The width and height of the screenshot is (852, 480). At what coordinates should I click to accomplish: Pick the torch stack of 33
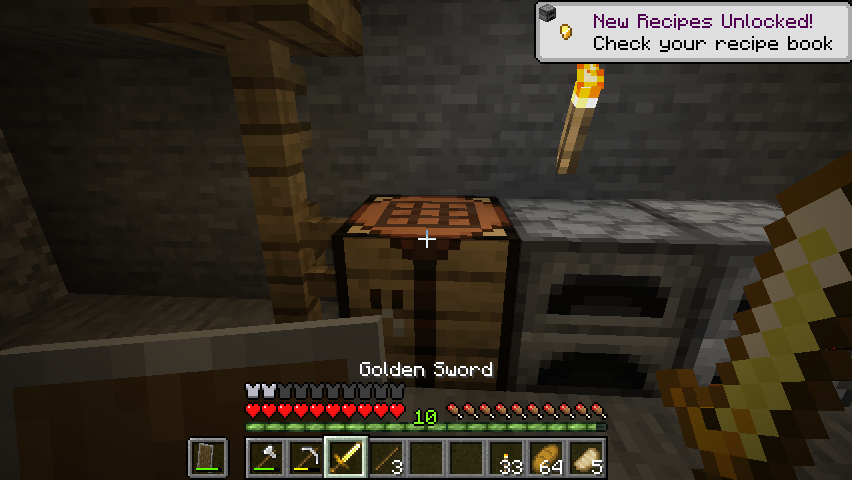pos(506,458)
